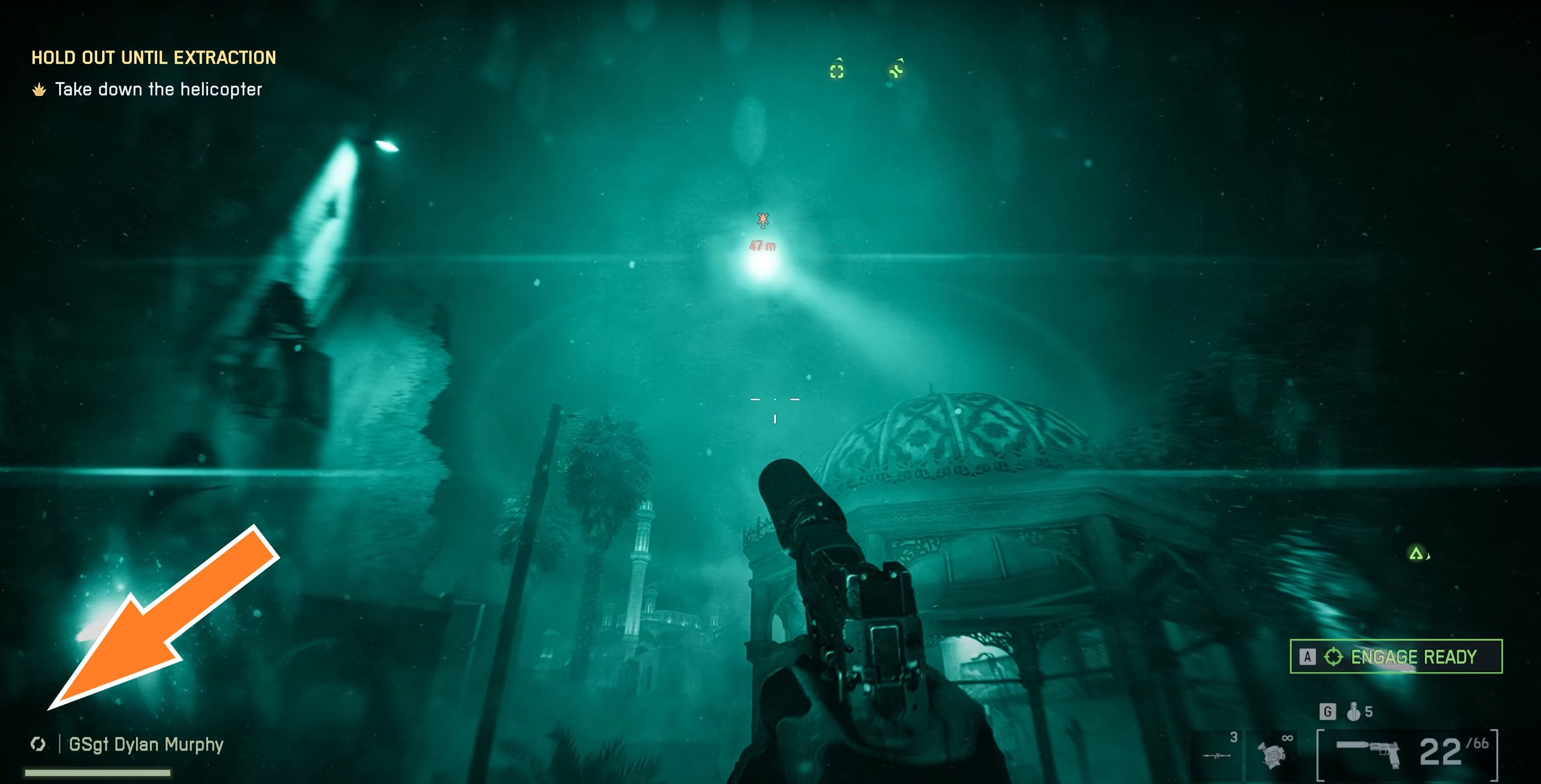This screenshot has height=784, width=1541.
Task: Select the Engage Ready squad command
Action: [x=1396, y=656]
